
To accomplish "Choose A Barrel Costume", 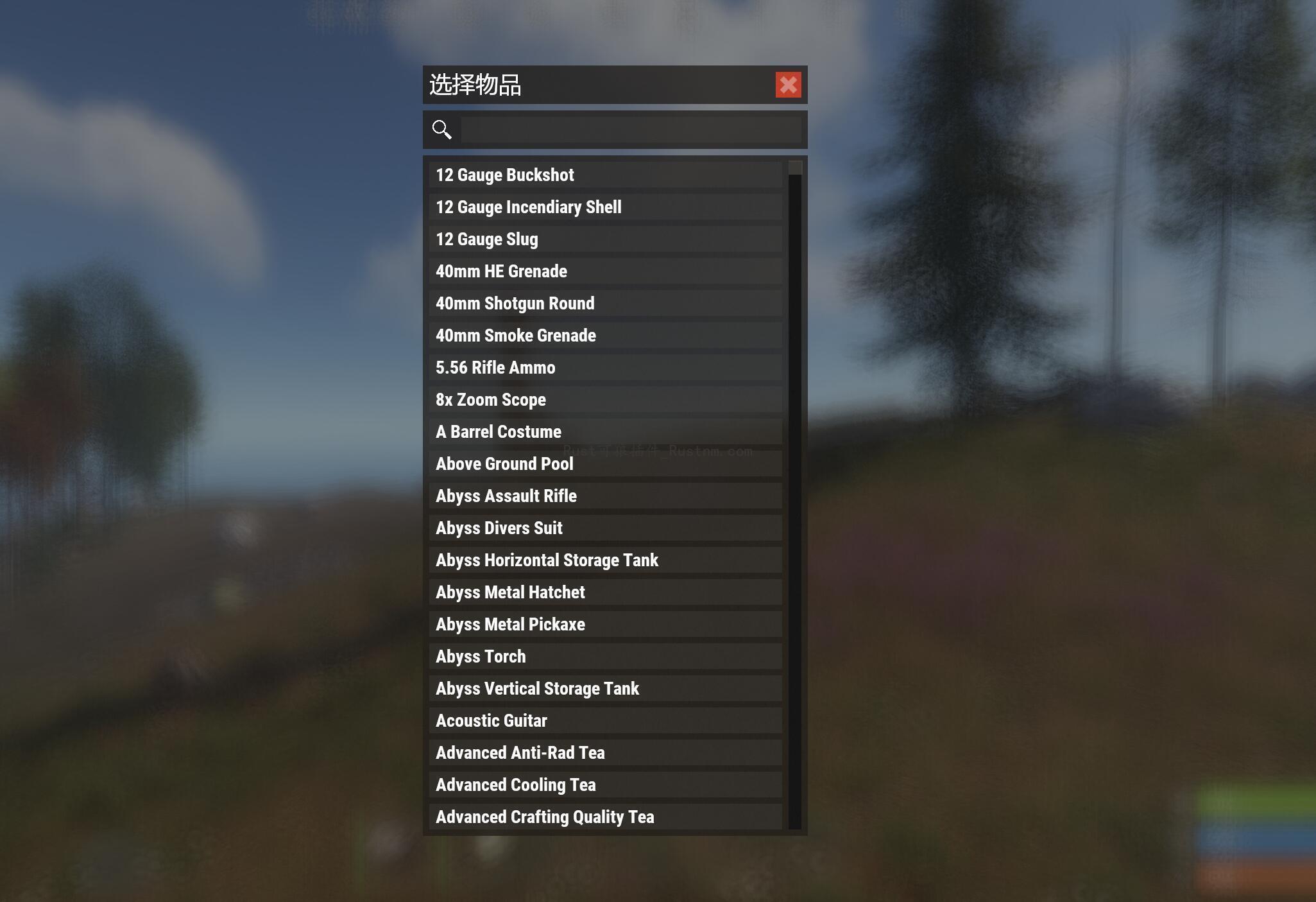I will coord(605,431).
